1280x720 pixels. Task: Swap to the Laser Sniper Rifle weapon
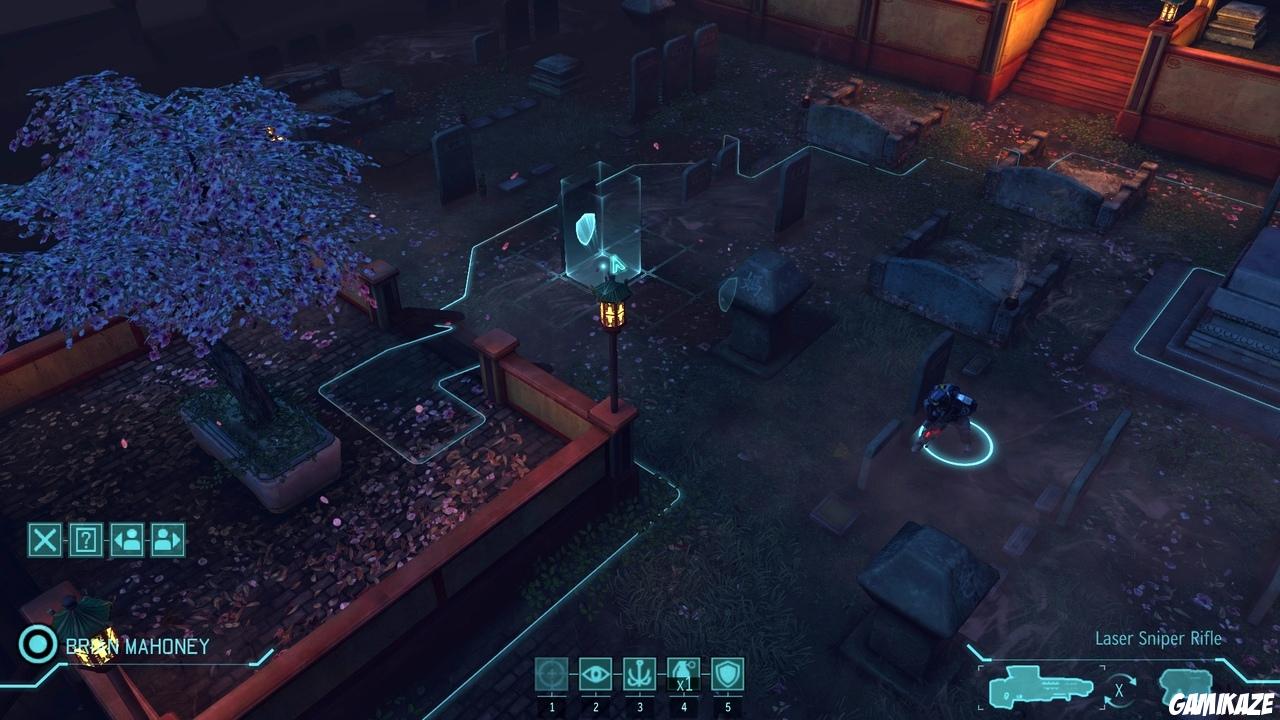(x=1040, y=685)
